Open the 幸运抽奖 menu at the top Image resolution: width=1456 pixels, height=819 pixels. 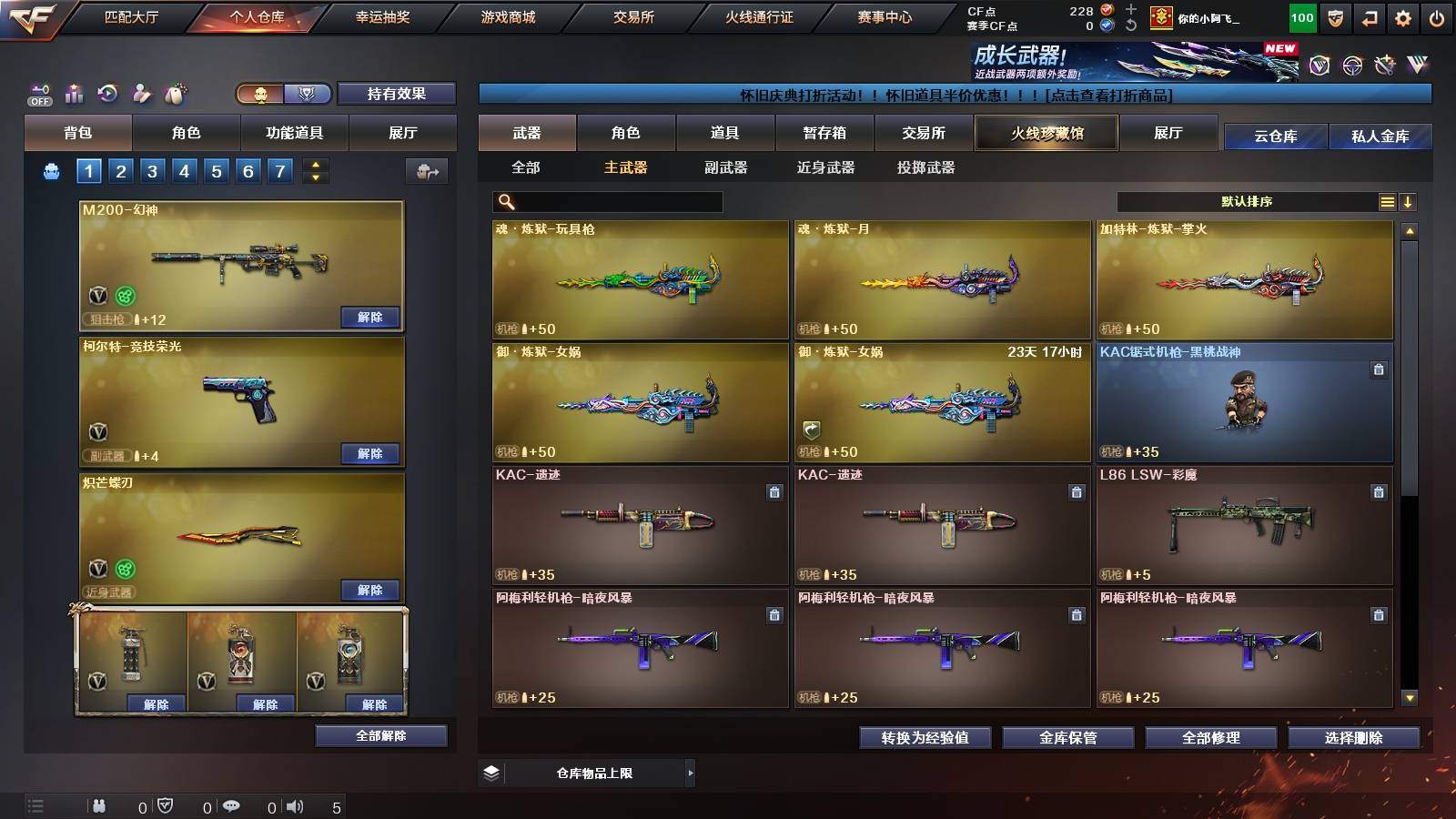(382, 16)
